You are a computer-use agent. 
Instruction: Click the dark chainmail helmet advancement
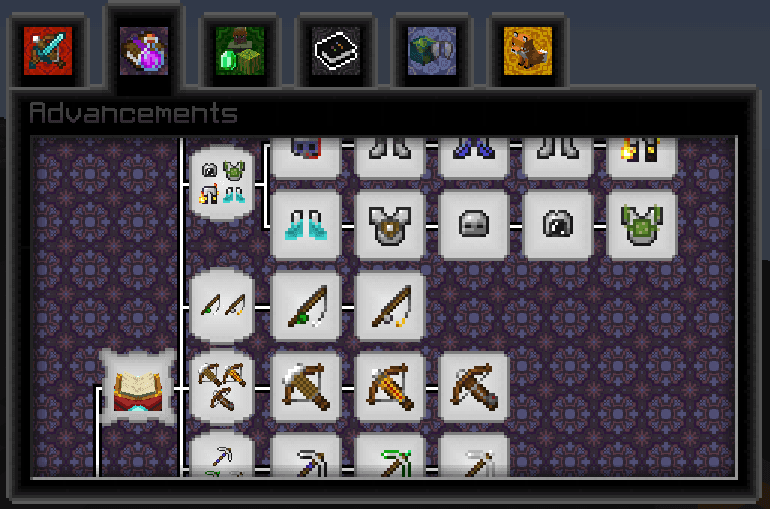tap(558, 224)
